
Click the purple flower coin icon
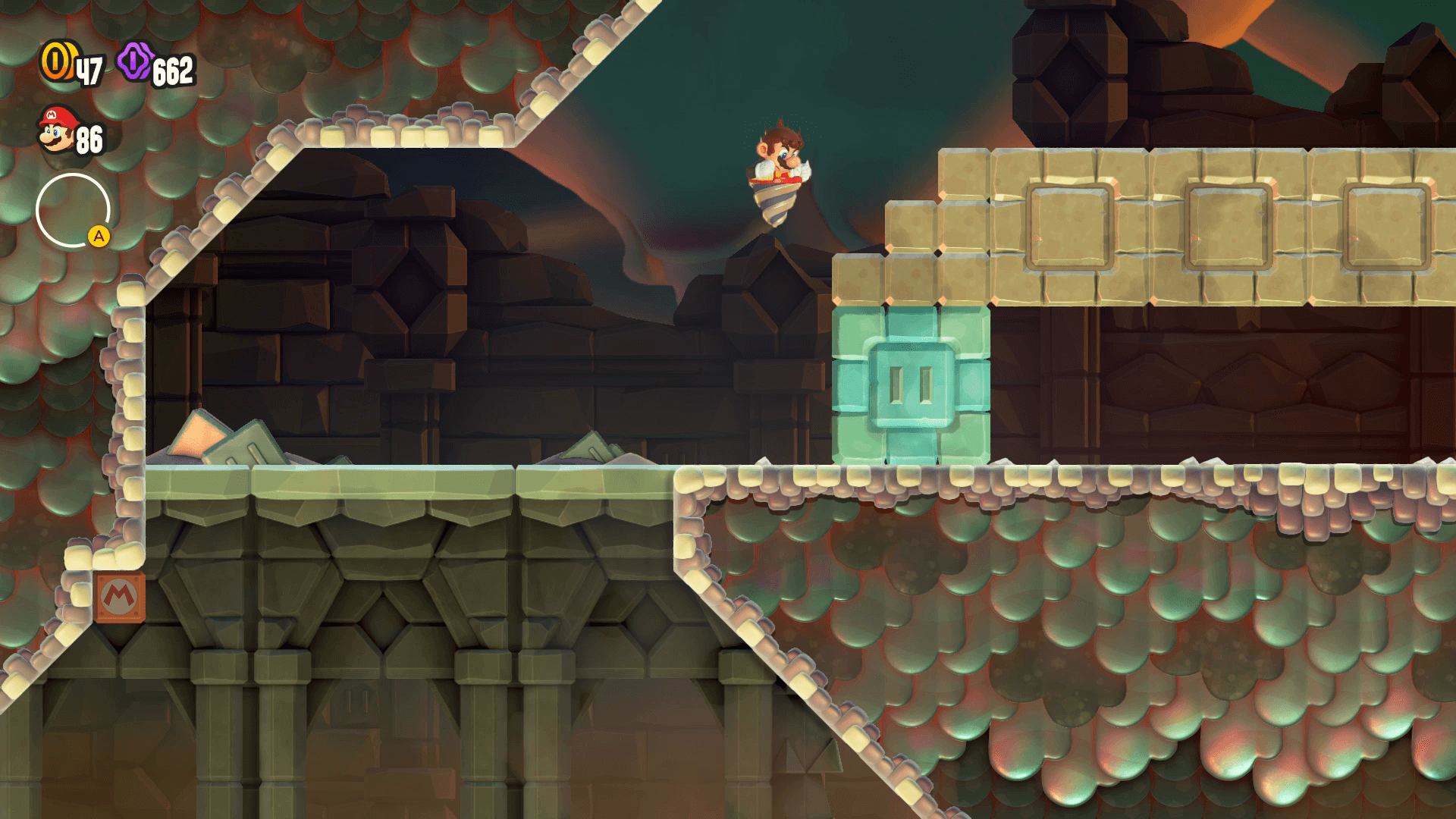[x=135, y=61]
